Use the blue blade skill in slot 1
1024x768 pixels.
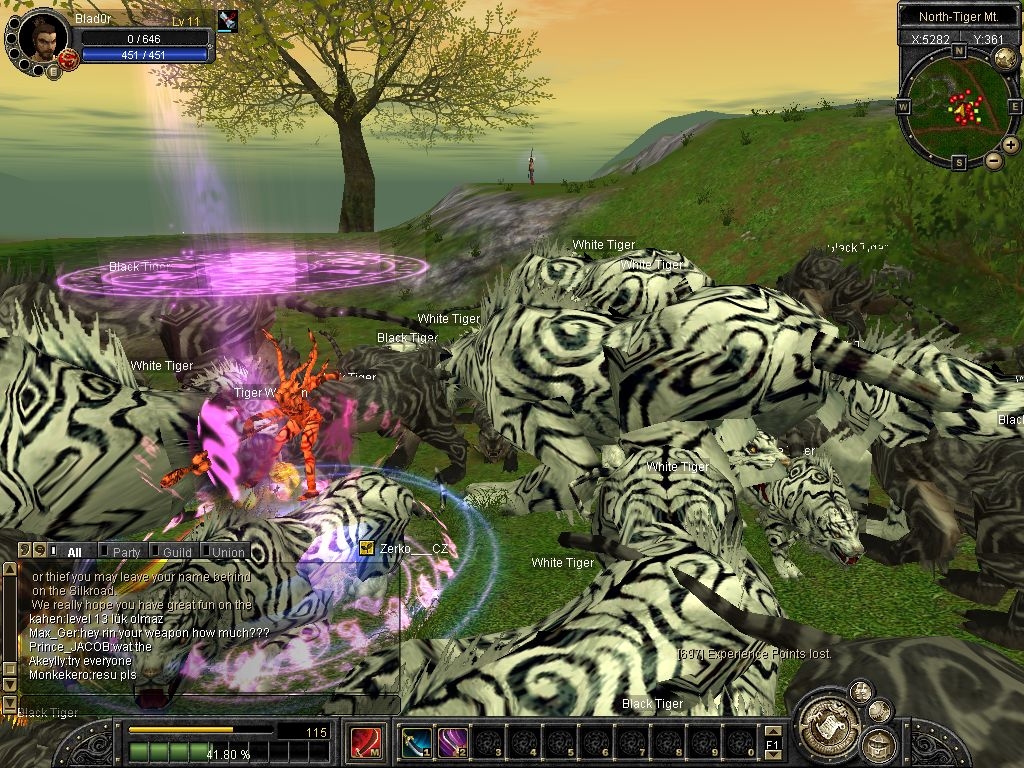click(416, 742)
